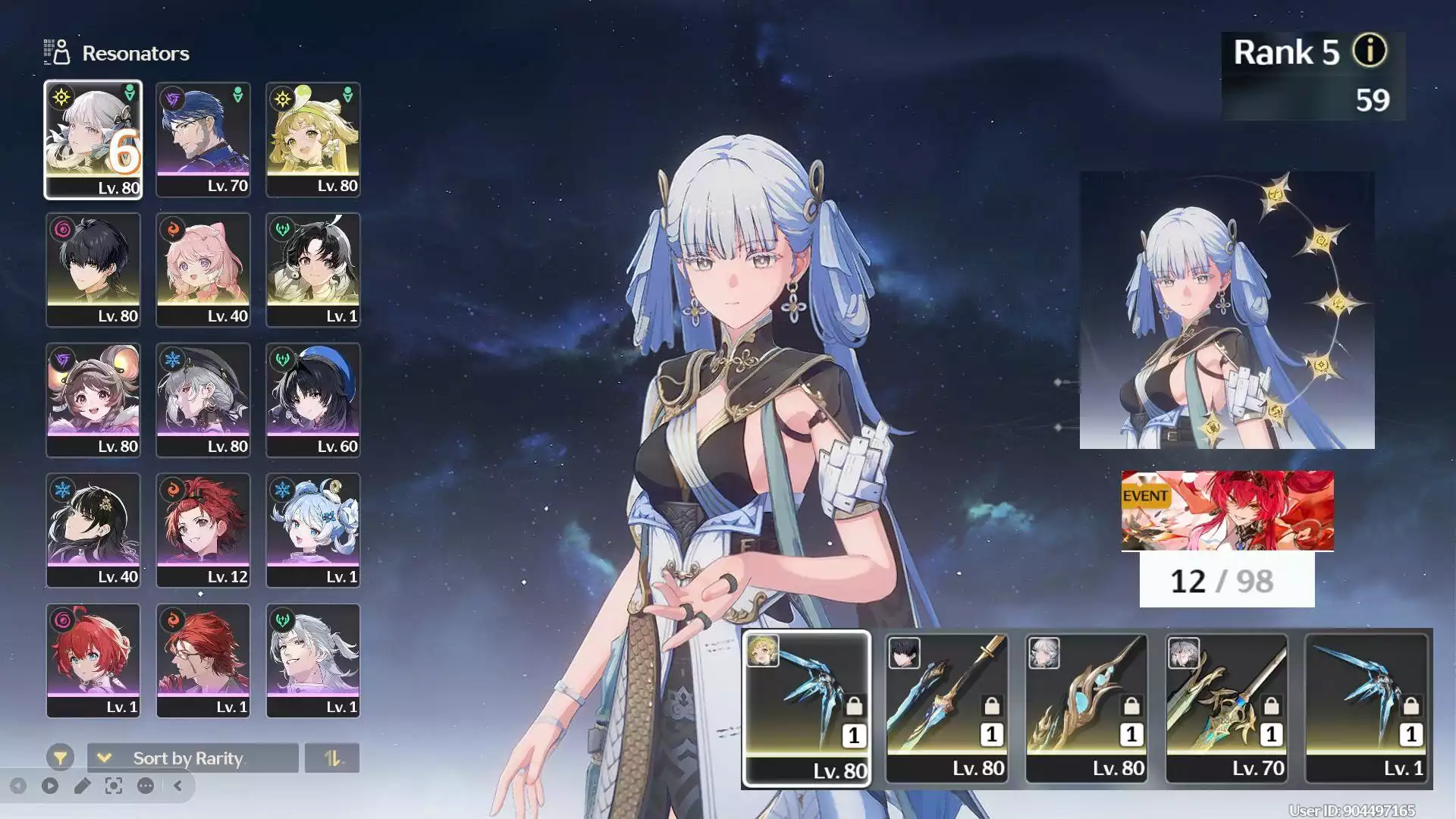Screen dimensions: 1456x819
Task: Open the resonator portrait with star nodes
Action: [1226, 310]
